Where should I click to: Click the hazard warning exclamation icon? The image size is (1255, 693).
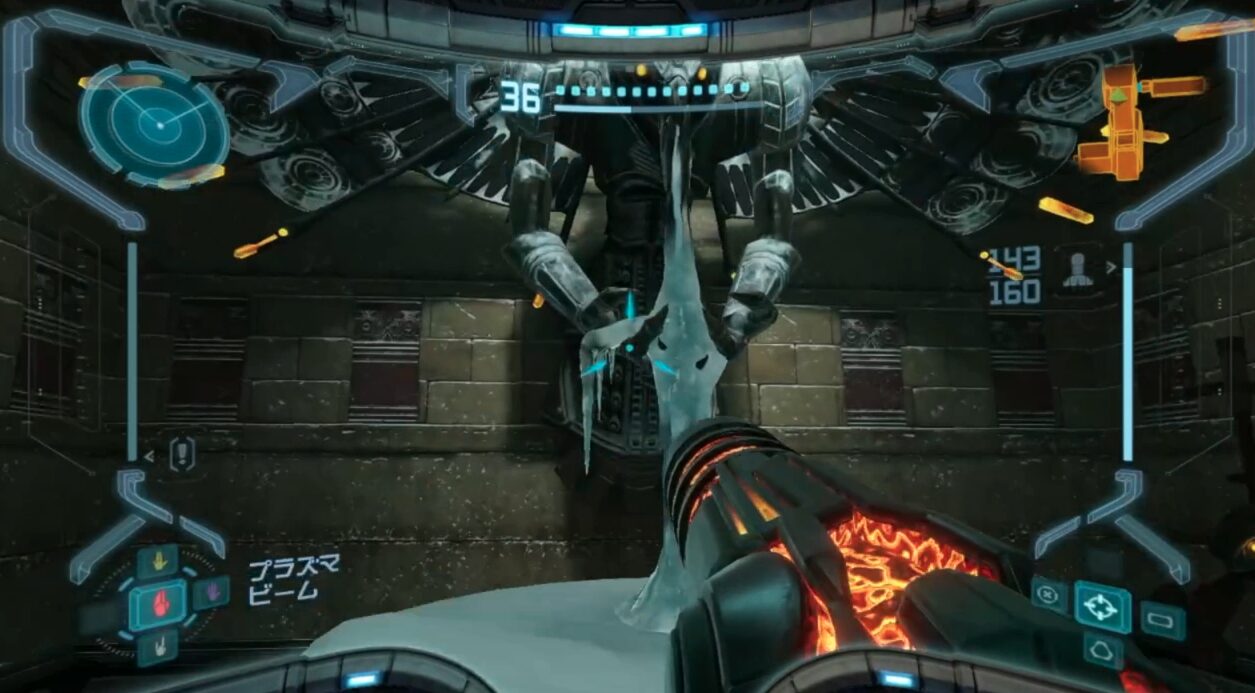tap(181, 455)
